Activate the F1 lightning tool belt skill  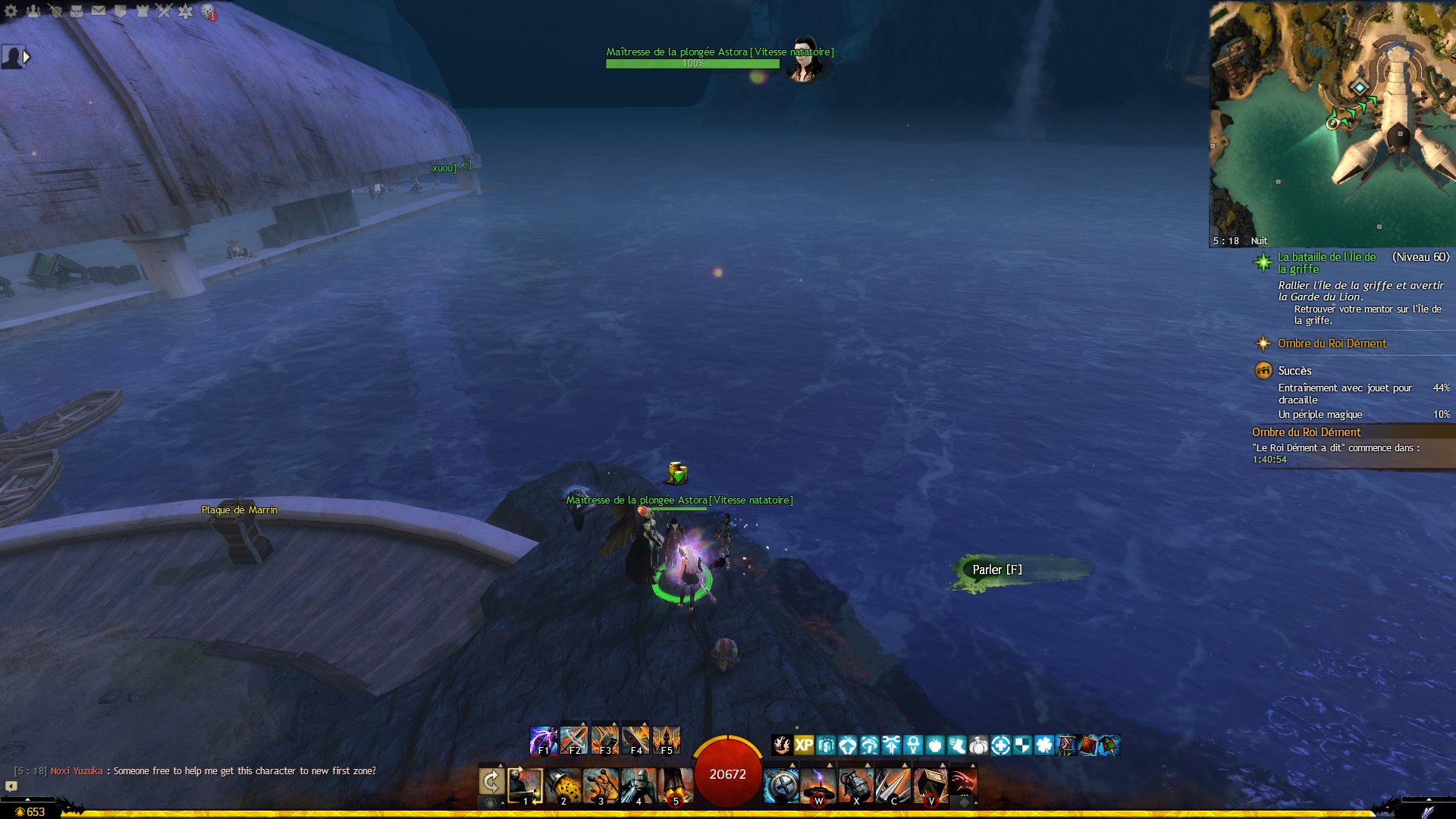tap(543, 740)
